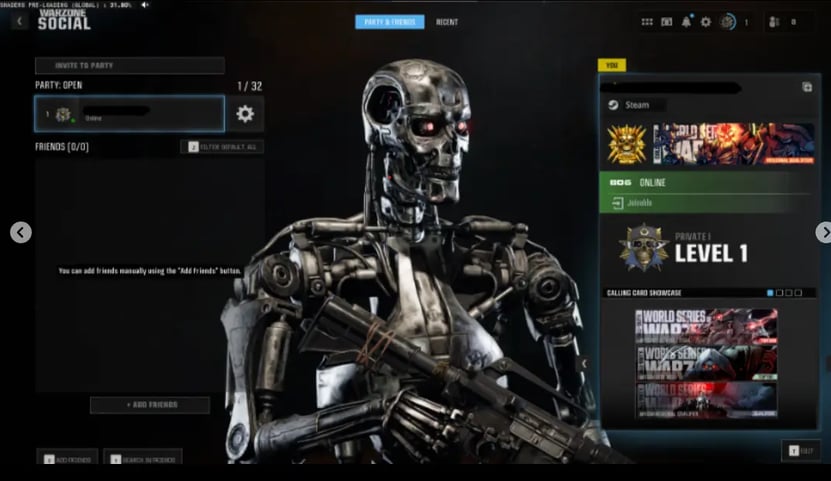Click the Joinable status row

click(705, 203)
